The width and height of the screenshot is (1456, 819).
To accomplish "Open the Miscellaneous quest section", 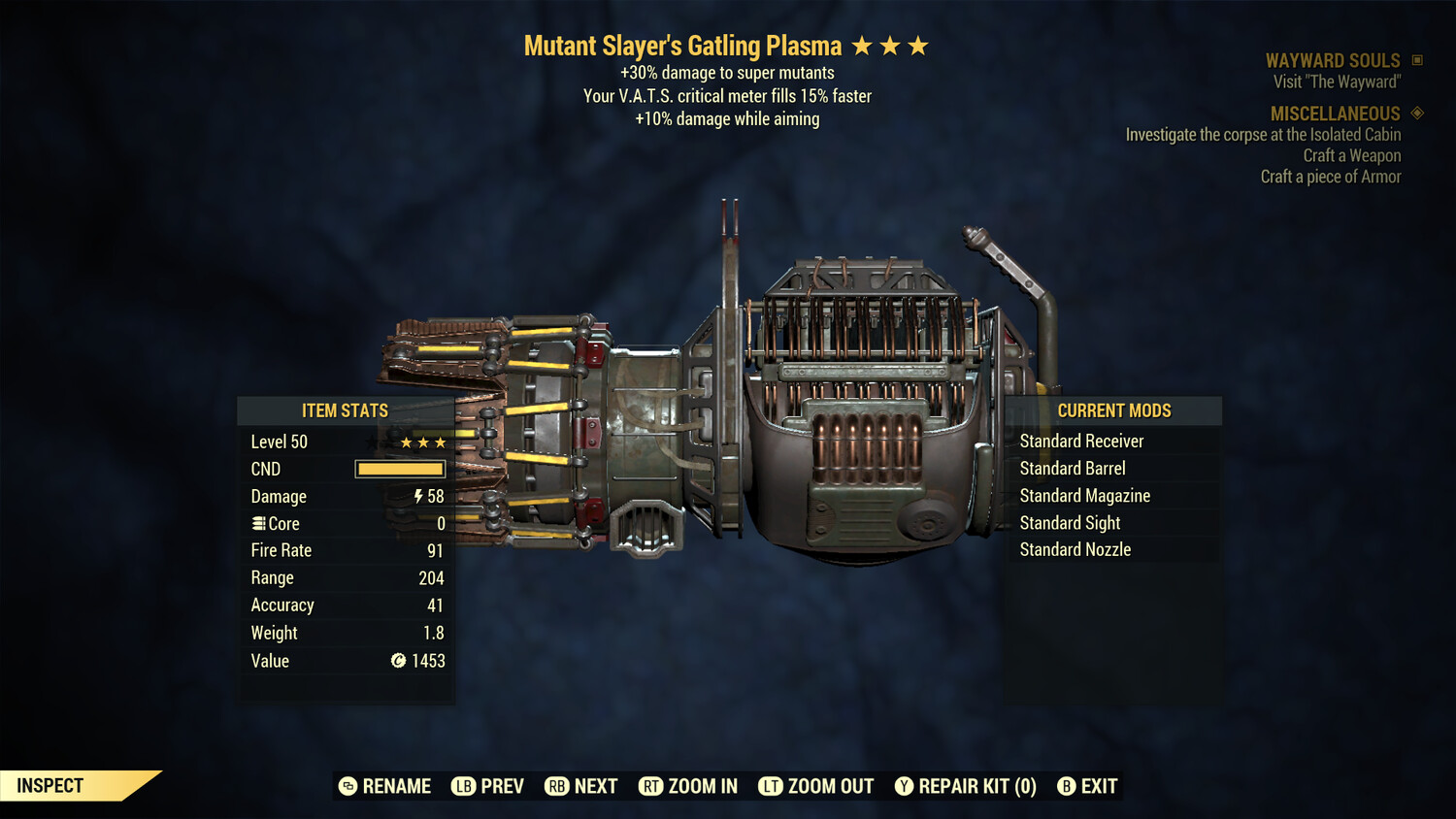I will point(1334,114).
